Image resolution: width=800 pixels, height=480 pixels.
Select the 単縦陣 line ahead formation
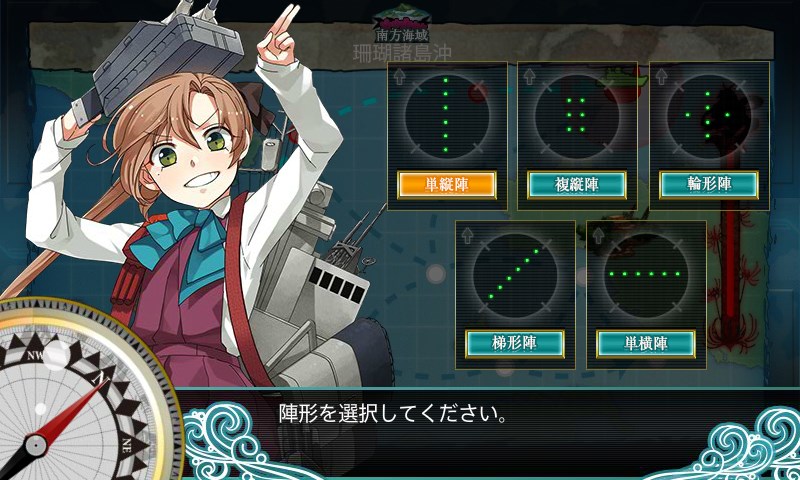pos(447,184)
